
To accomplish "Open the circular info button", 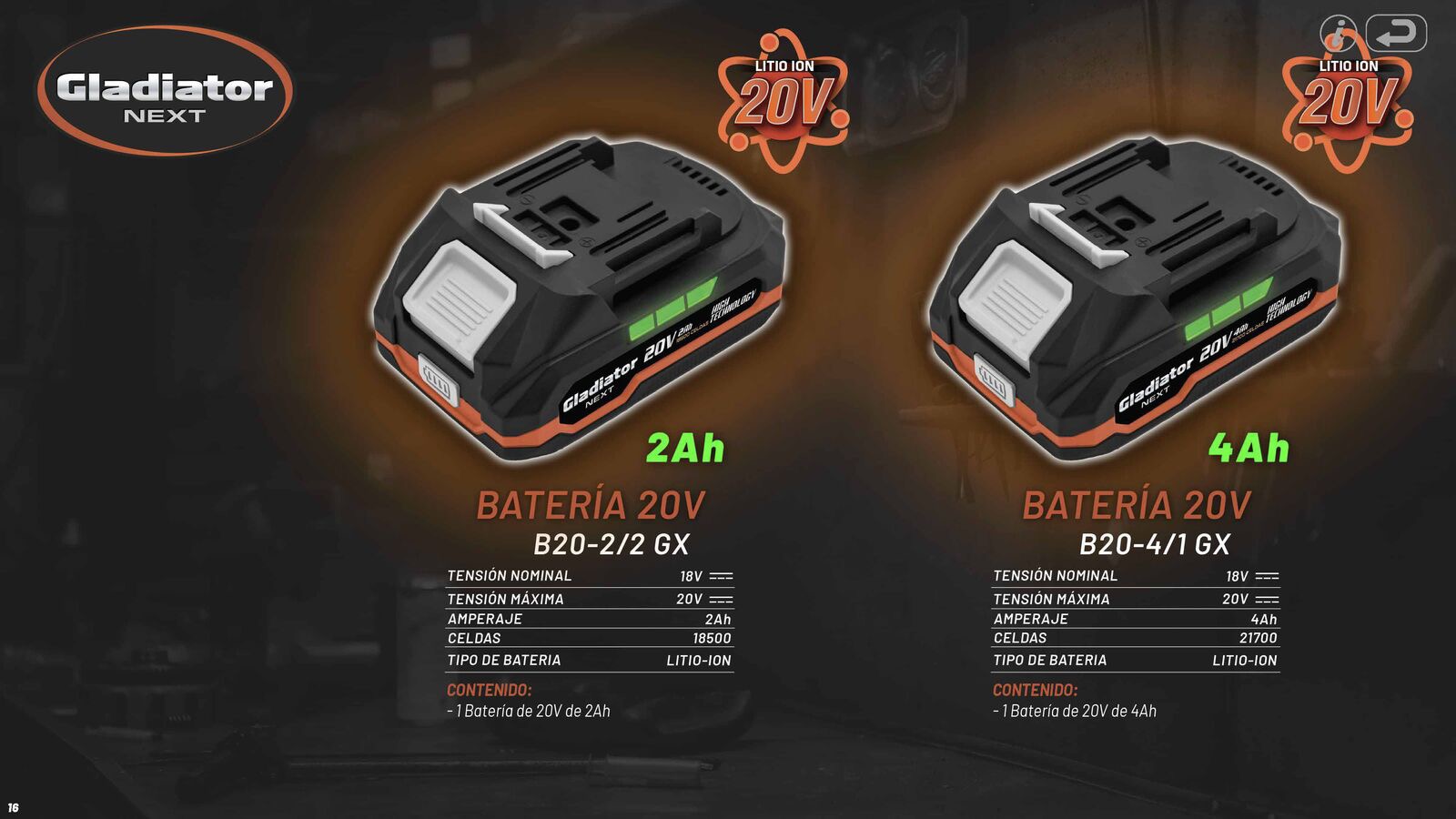I will [x=1338, y=34].
